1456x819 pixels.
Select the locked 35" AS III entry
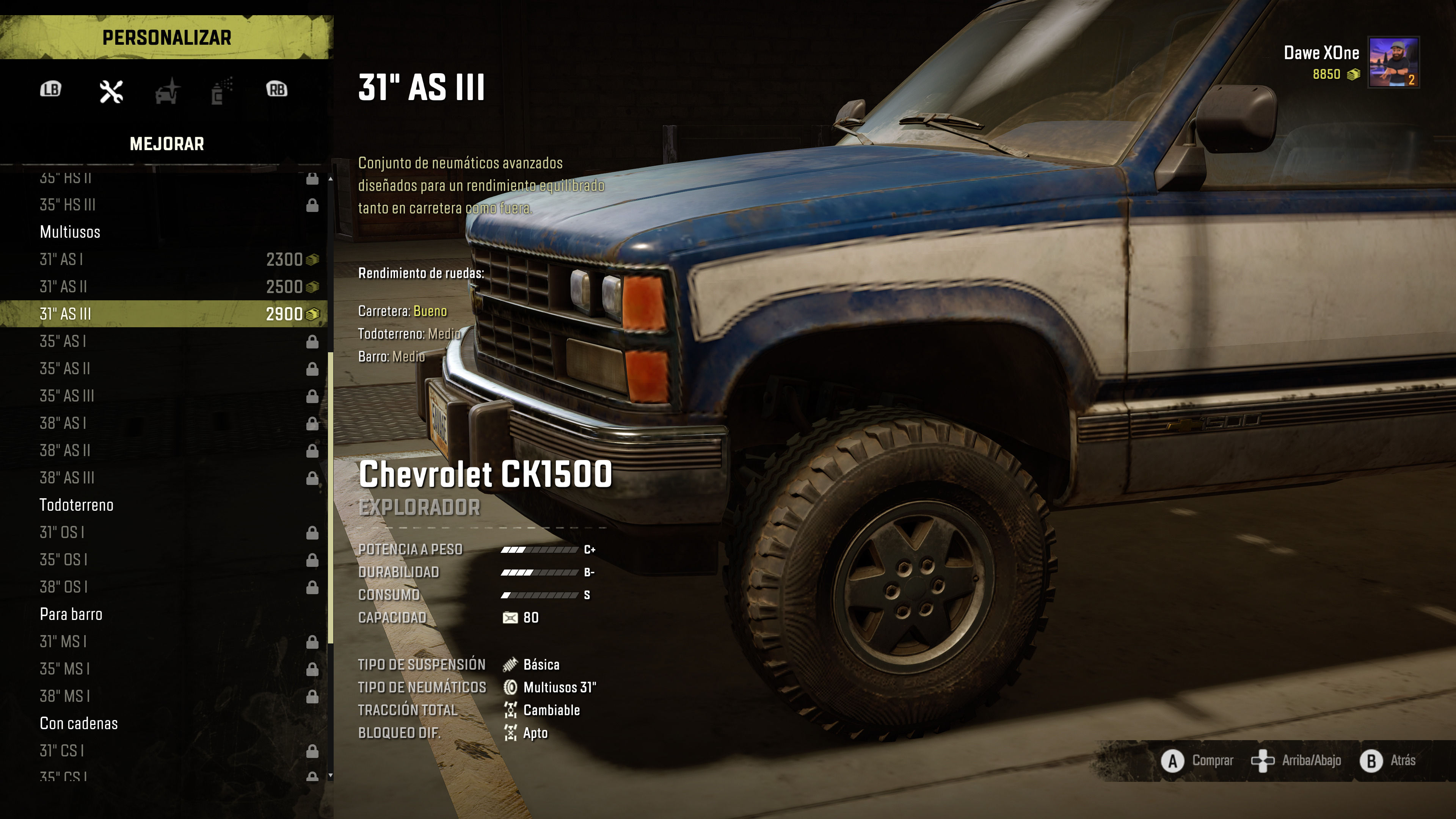click(x=164, y=395)
